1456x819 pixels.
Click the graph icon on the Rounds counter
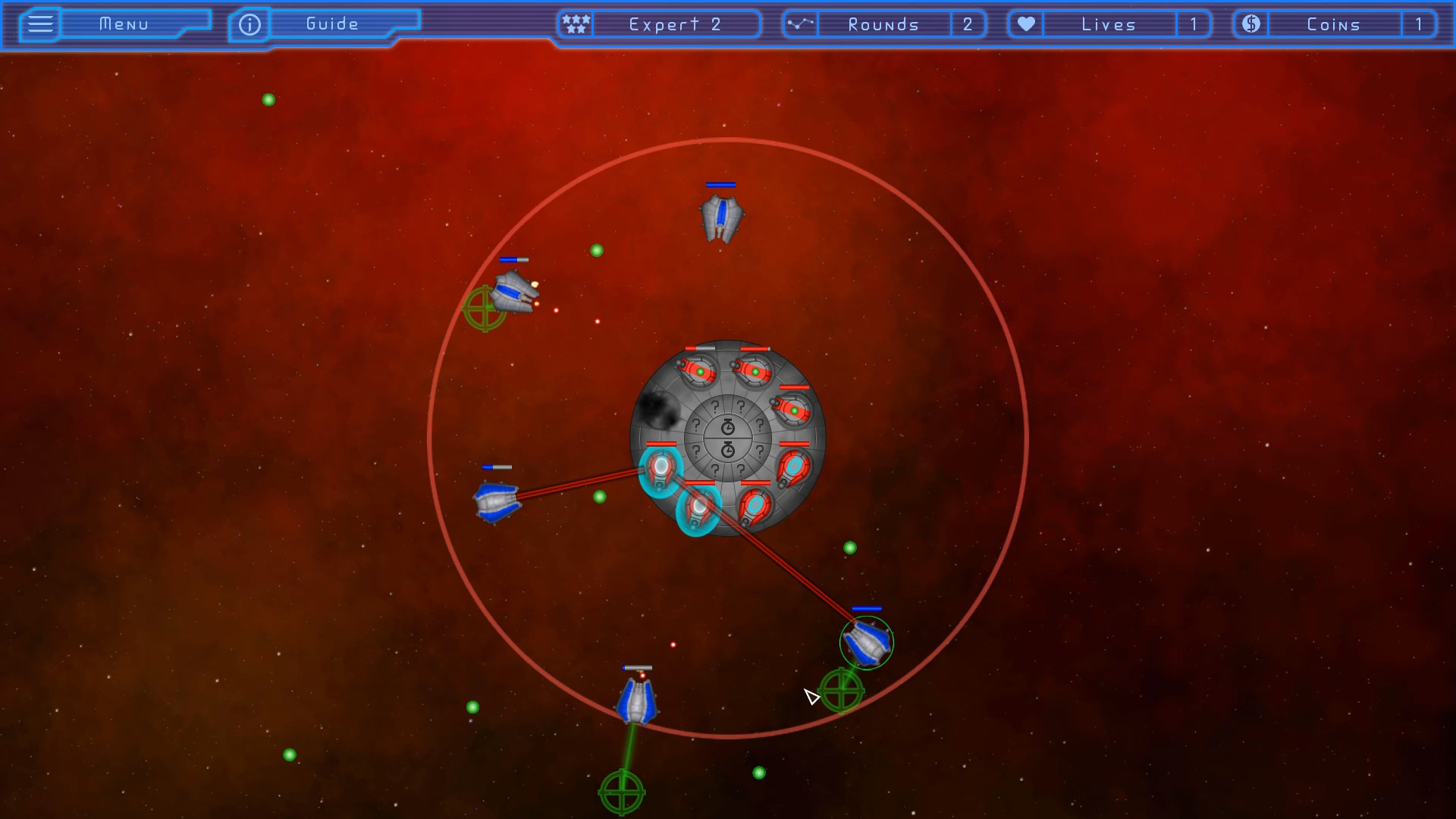tap(800, 24)
